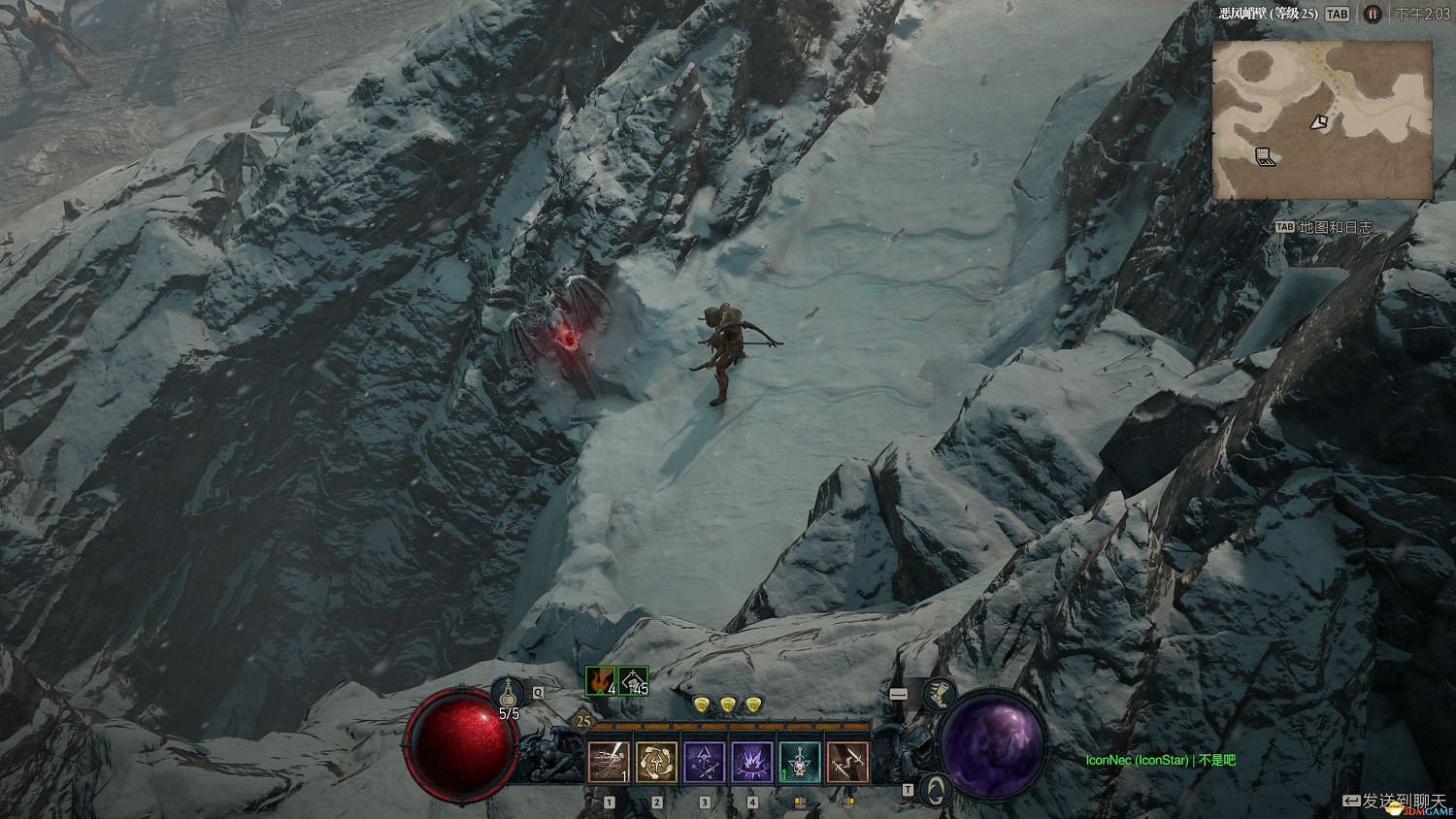The image size is (1456, 819).
Task: Select the twin daggers skill slot
Action: click(846, 763)
